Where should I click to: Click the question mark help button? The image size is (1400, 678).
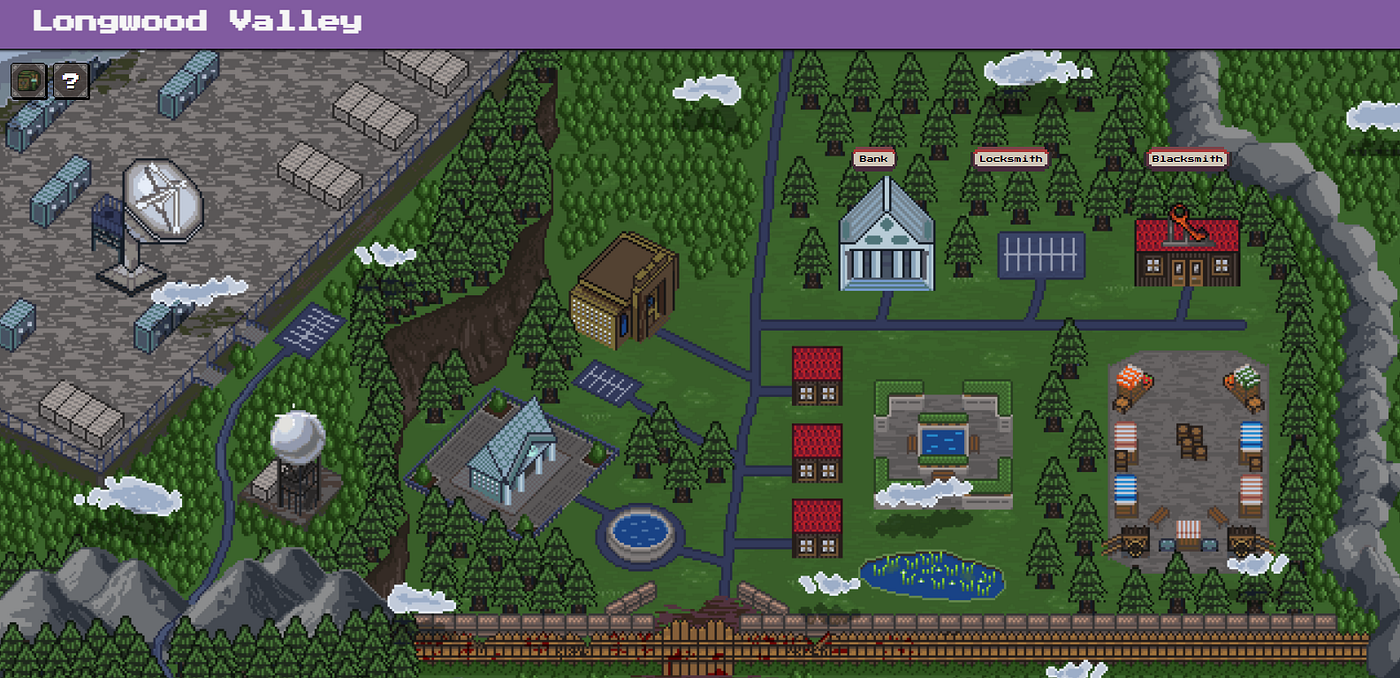pyautogui.click(x=70, y=81)
